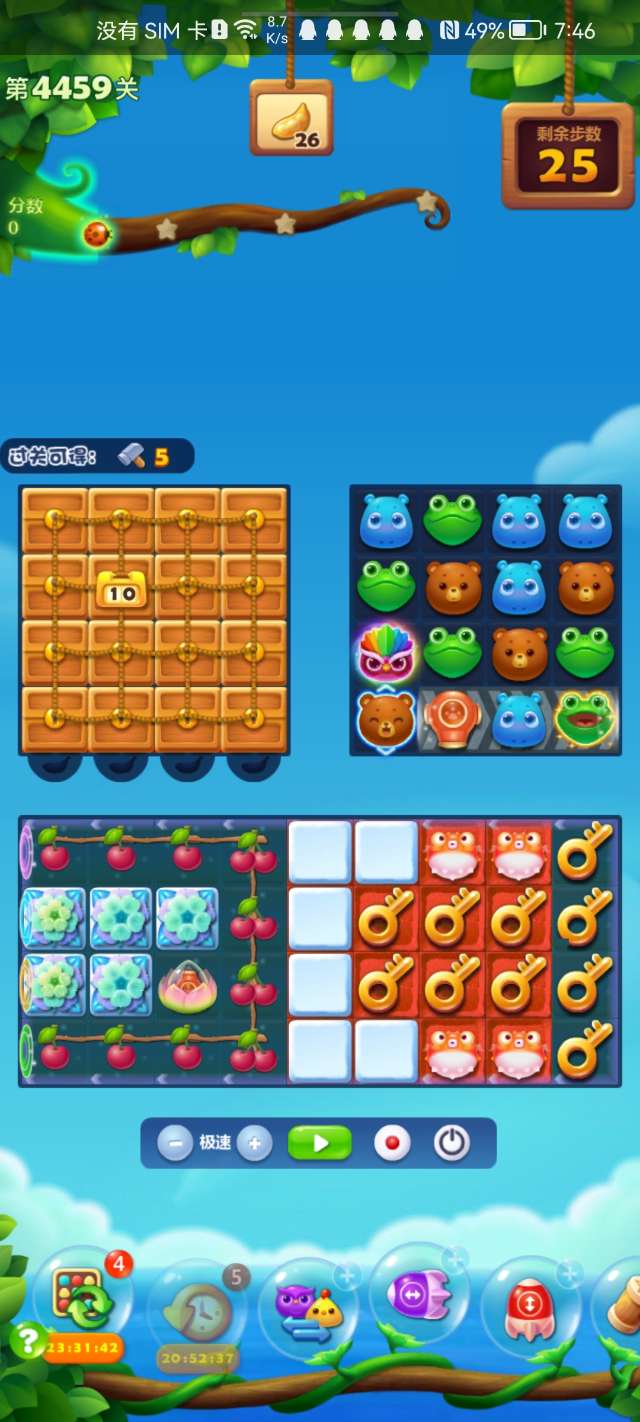Select the rainbow owl tile
The width and height of the screenshot is (640, 1422).
pyautogui.click(x=386, y=654)
